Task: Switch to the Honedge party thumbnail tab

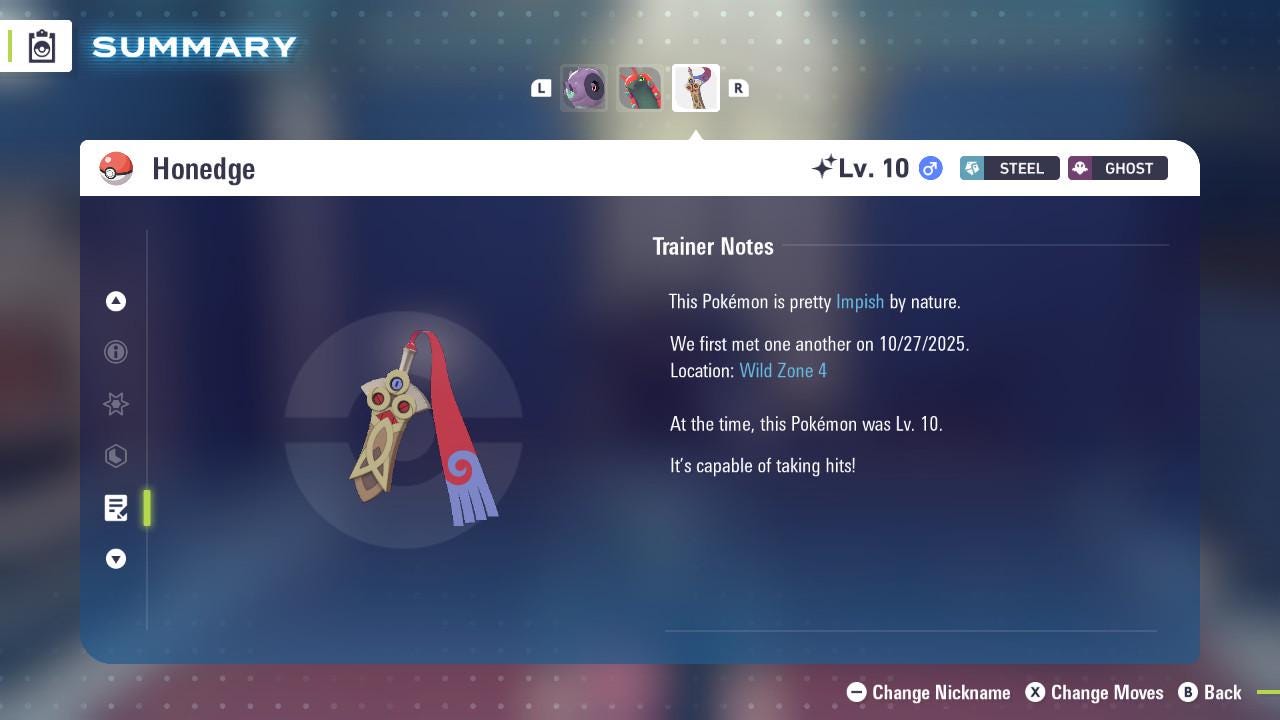Action: pyautogui.click(x=695, y=88)
